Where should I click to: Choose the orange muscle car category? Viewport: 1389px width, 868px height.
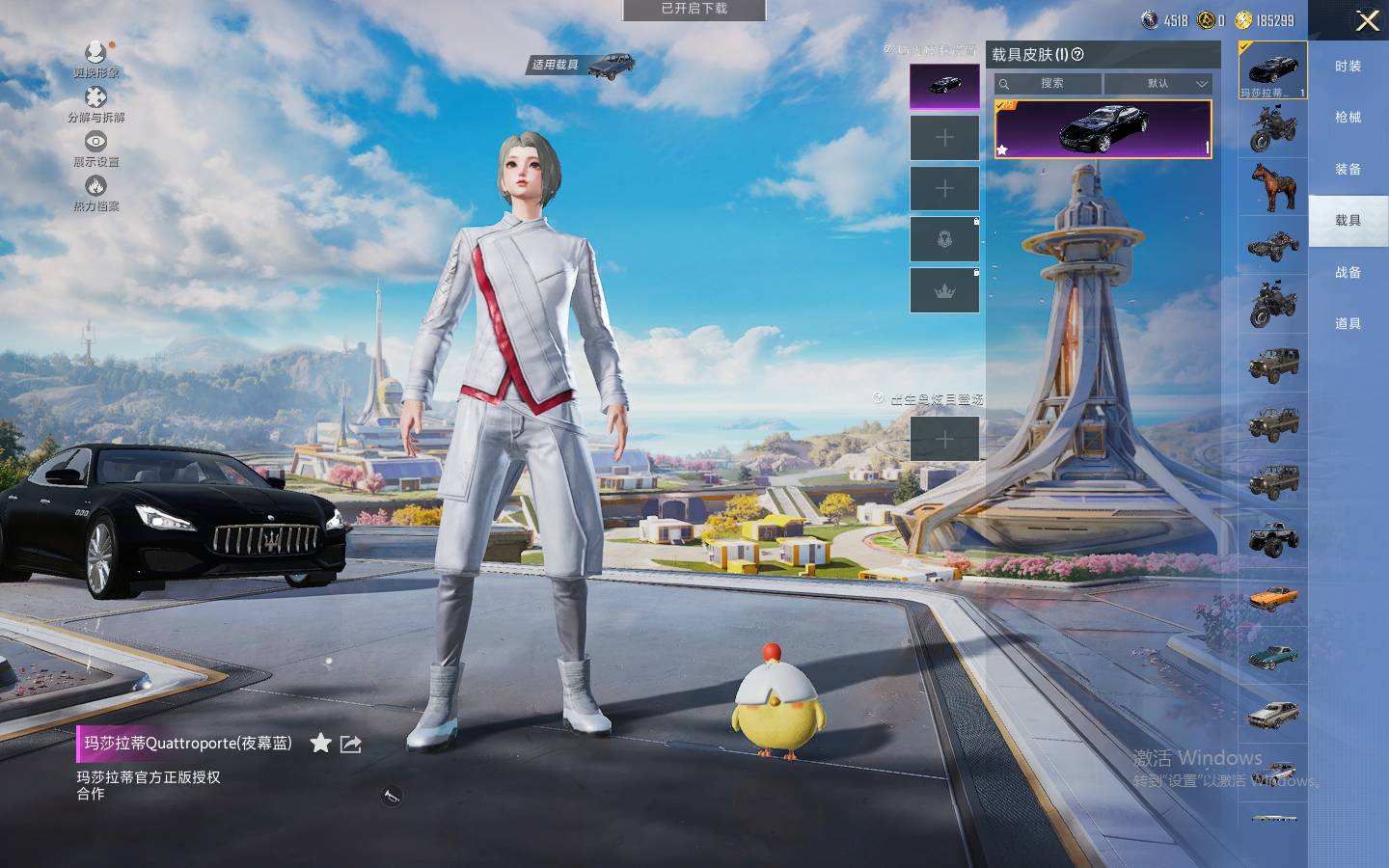click(x=1273, y=598)
